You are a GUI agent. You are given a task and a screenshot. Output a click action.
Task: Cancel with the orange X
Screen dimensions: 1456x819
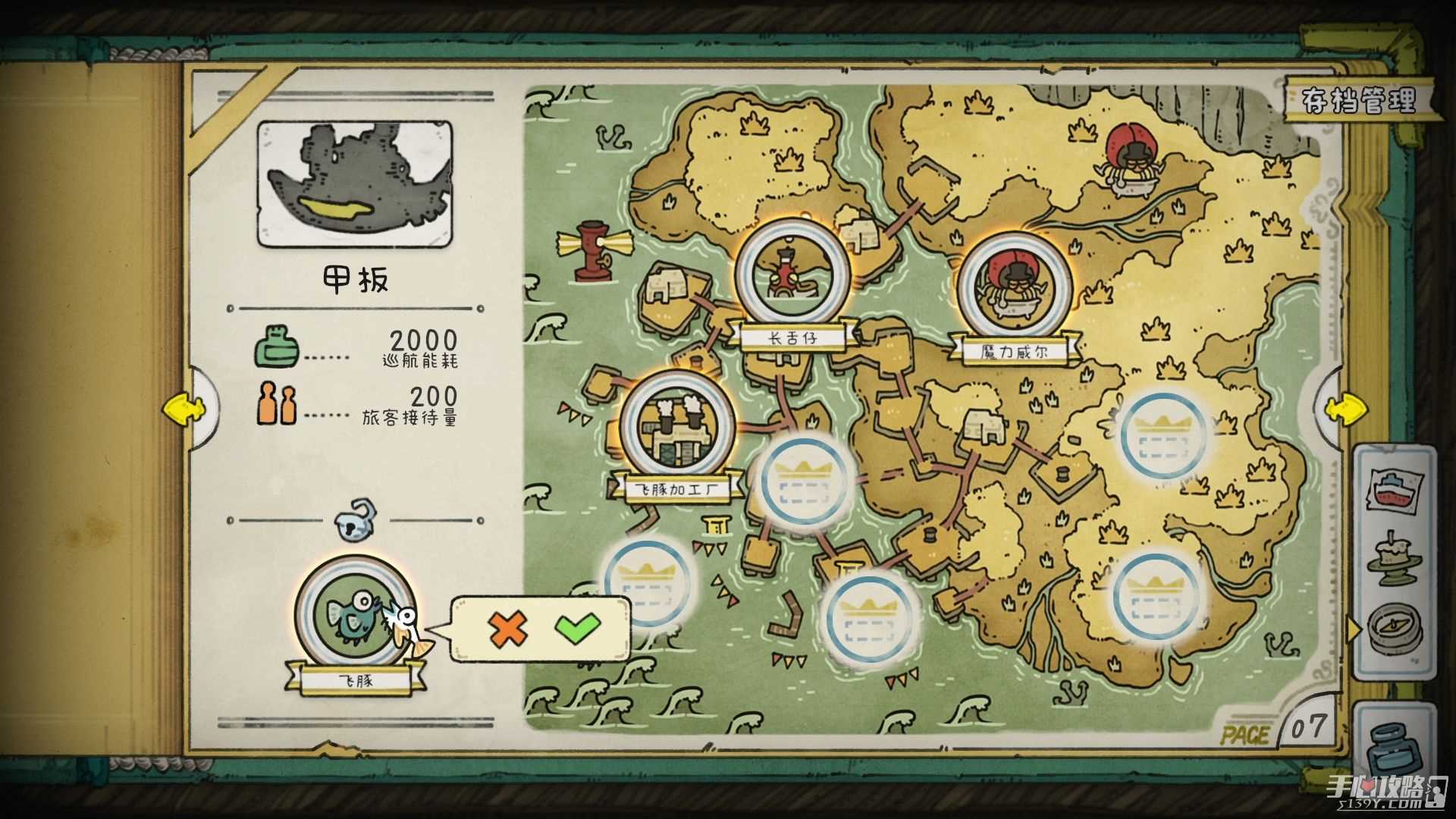[x=507, y=629]
